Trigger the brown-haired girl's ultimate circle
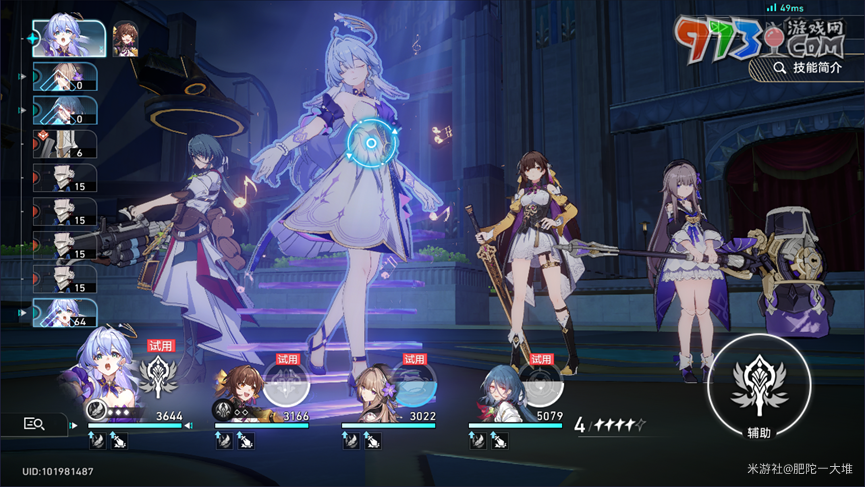865x487 pixels. coord(286,381)
